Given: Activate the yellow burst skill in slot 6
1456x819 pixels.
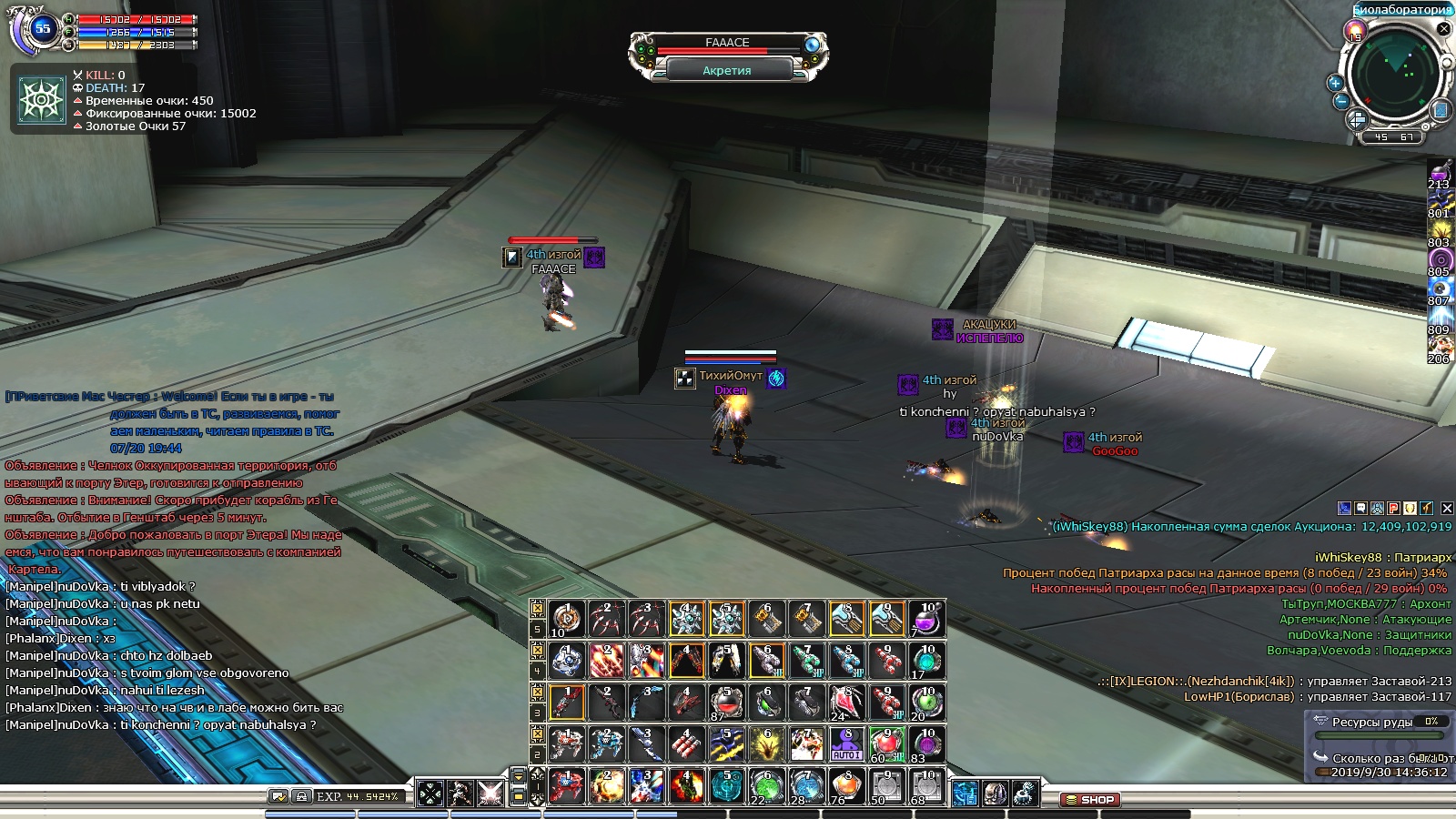Looking at the screenshot, I should point(766,744).
